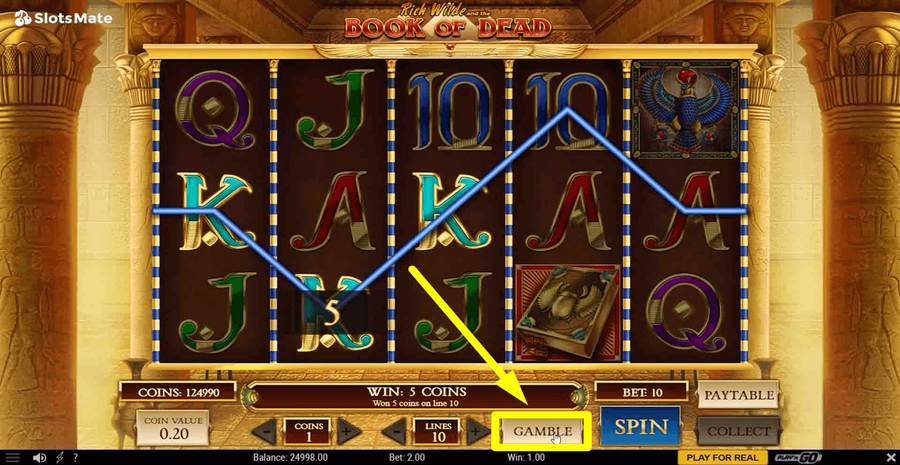Click the Gamble button
This screenshot has height=465, width=900.
pyautogui.click(x=542, y=431)
